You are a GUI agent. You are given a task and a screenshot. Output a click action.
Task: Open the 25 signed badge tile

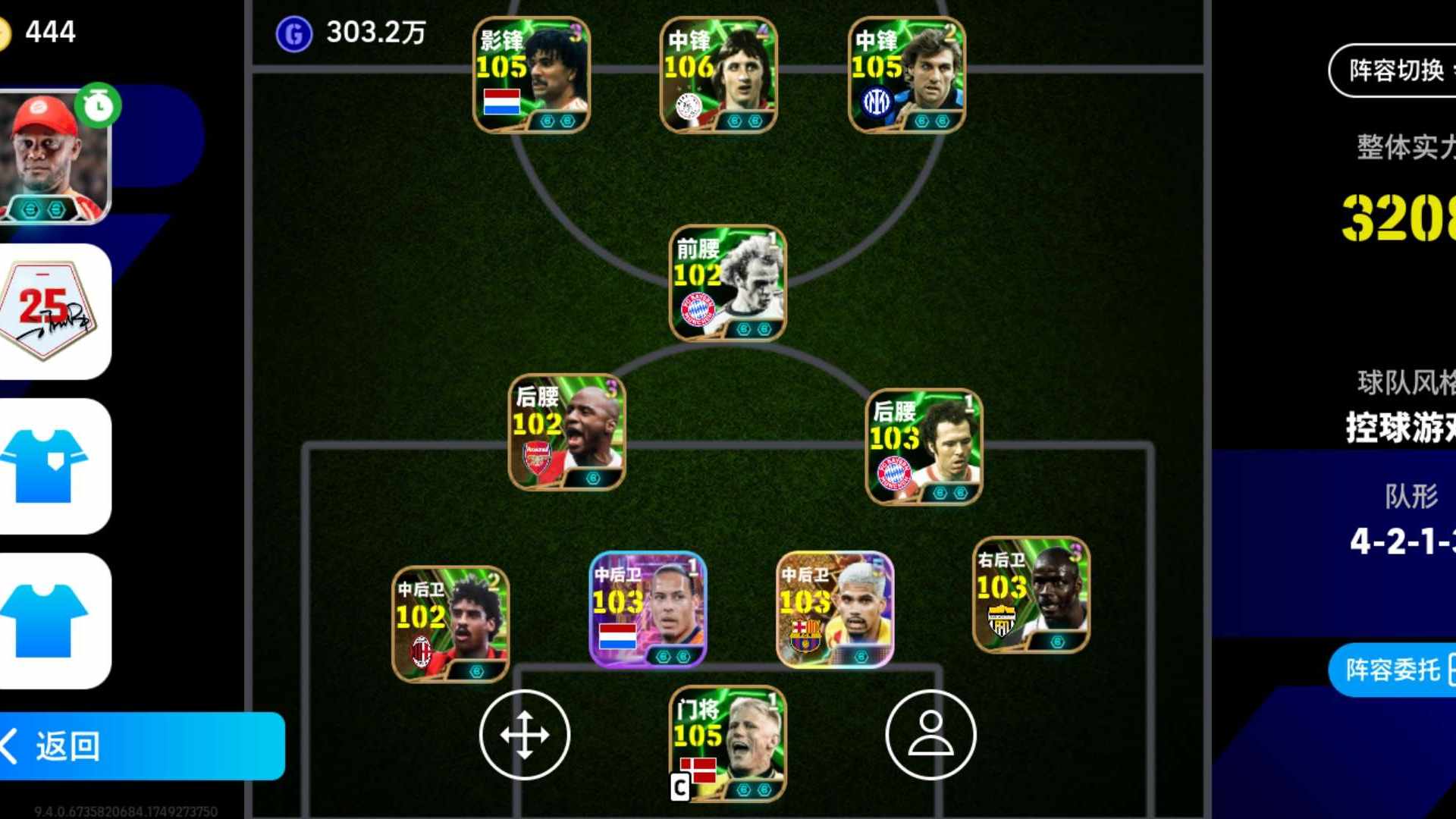coord(55,311)
